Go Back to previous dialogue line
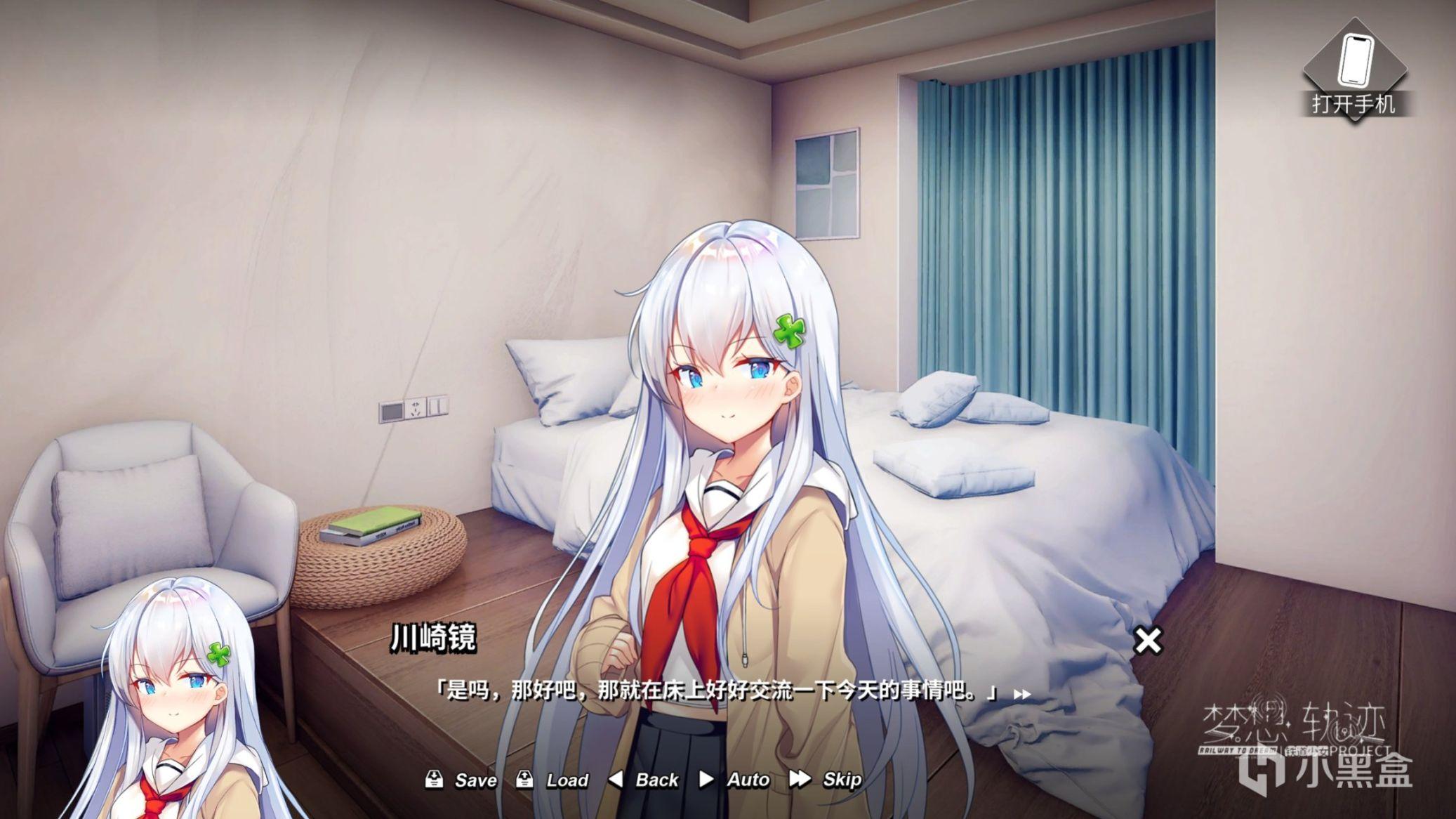Viewport: 1456px width, 819px height. (x=643, y=780)
